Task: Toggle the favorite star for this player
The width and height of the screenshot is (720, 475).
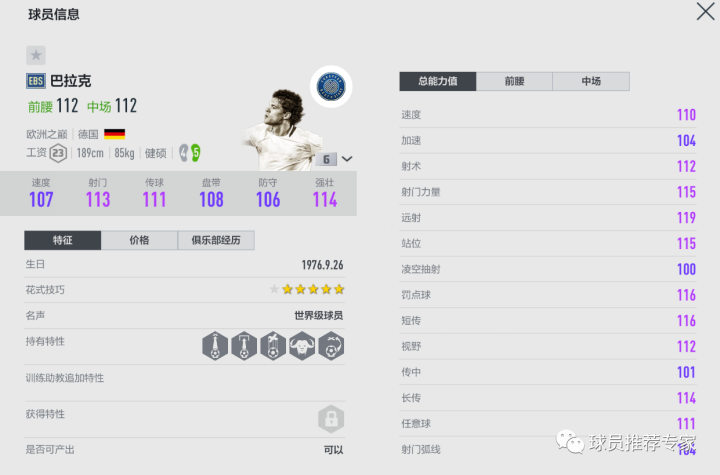Action: pyautogui.click(x=36, y=56)
